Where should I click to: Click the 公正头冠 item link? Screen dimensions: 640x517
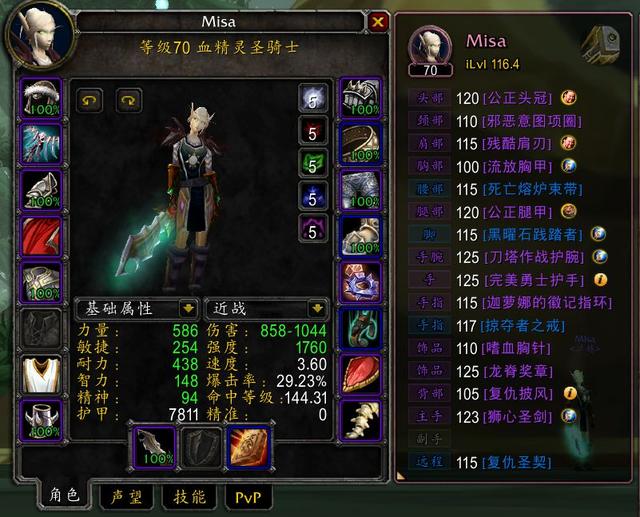pos(517,98)
